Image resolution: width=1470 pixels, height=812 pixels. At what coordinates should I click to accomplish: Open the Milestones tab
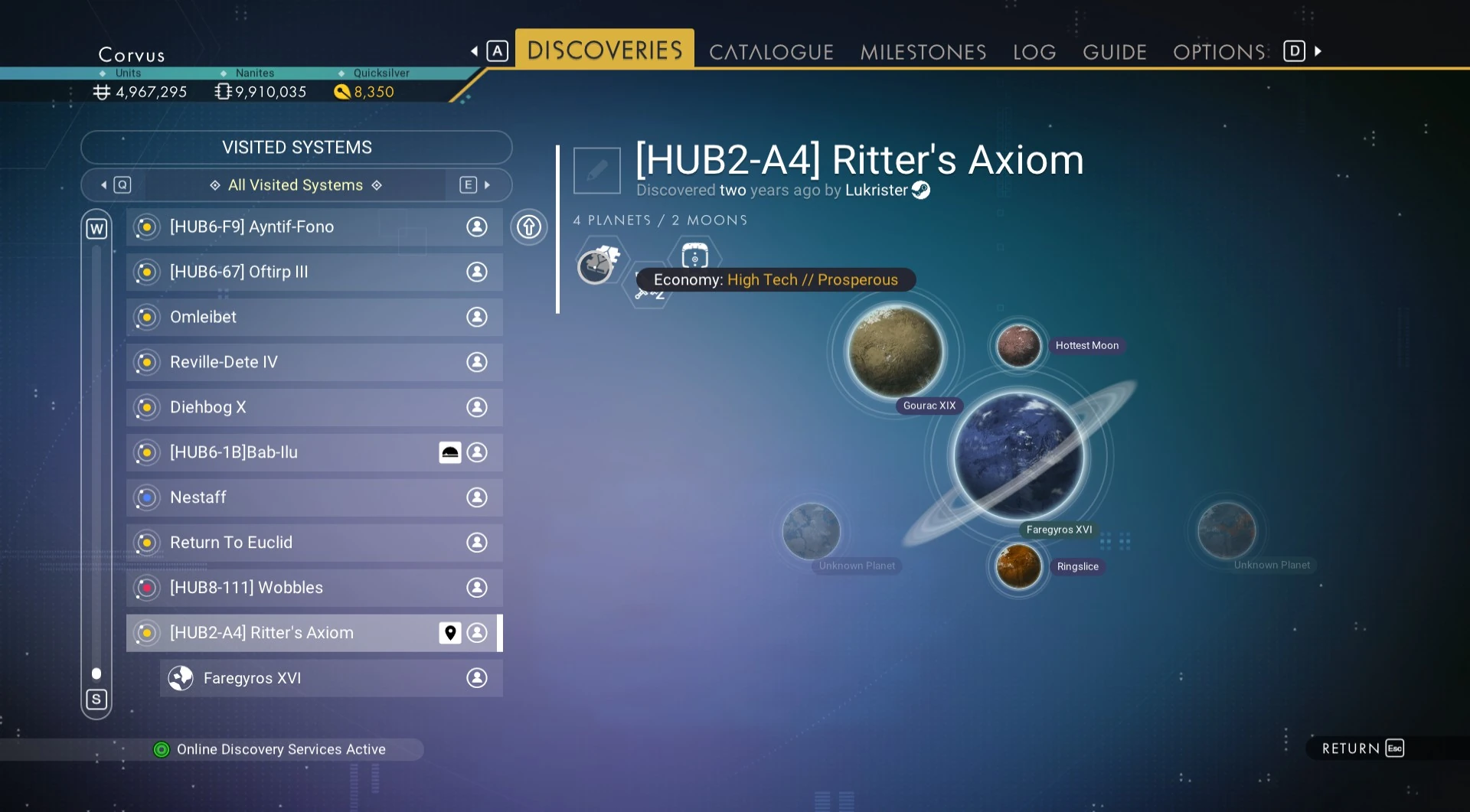tap(923, 52)
